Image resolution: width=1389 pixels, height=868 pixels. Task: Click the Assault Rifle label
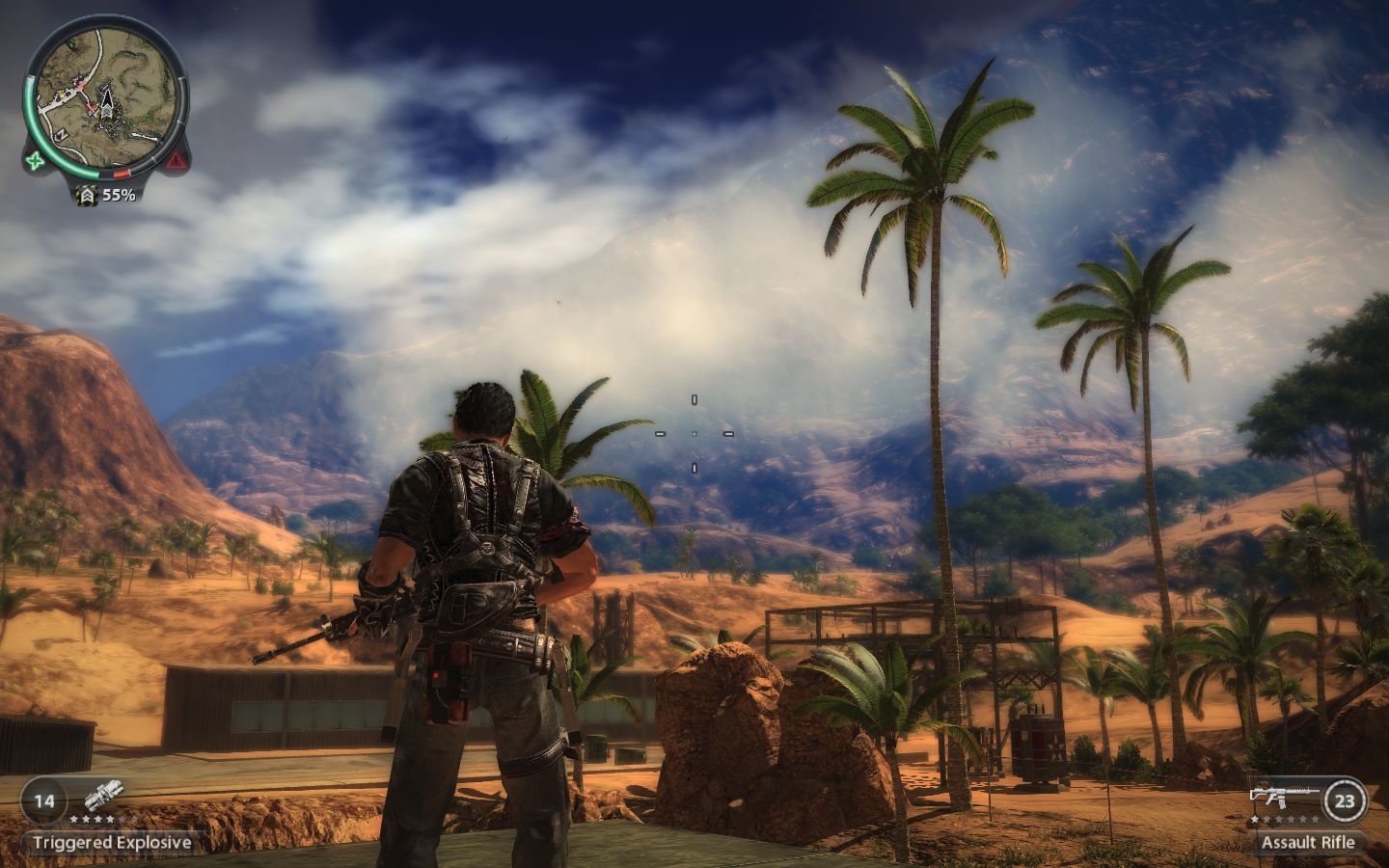(x=1307, y=842)
